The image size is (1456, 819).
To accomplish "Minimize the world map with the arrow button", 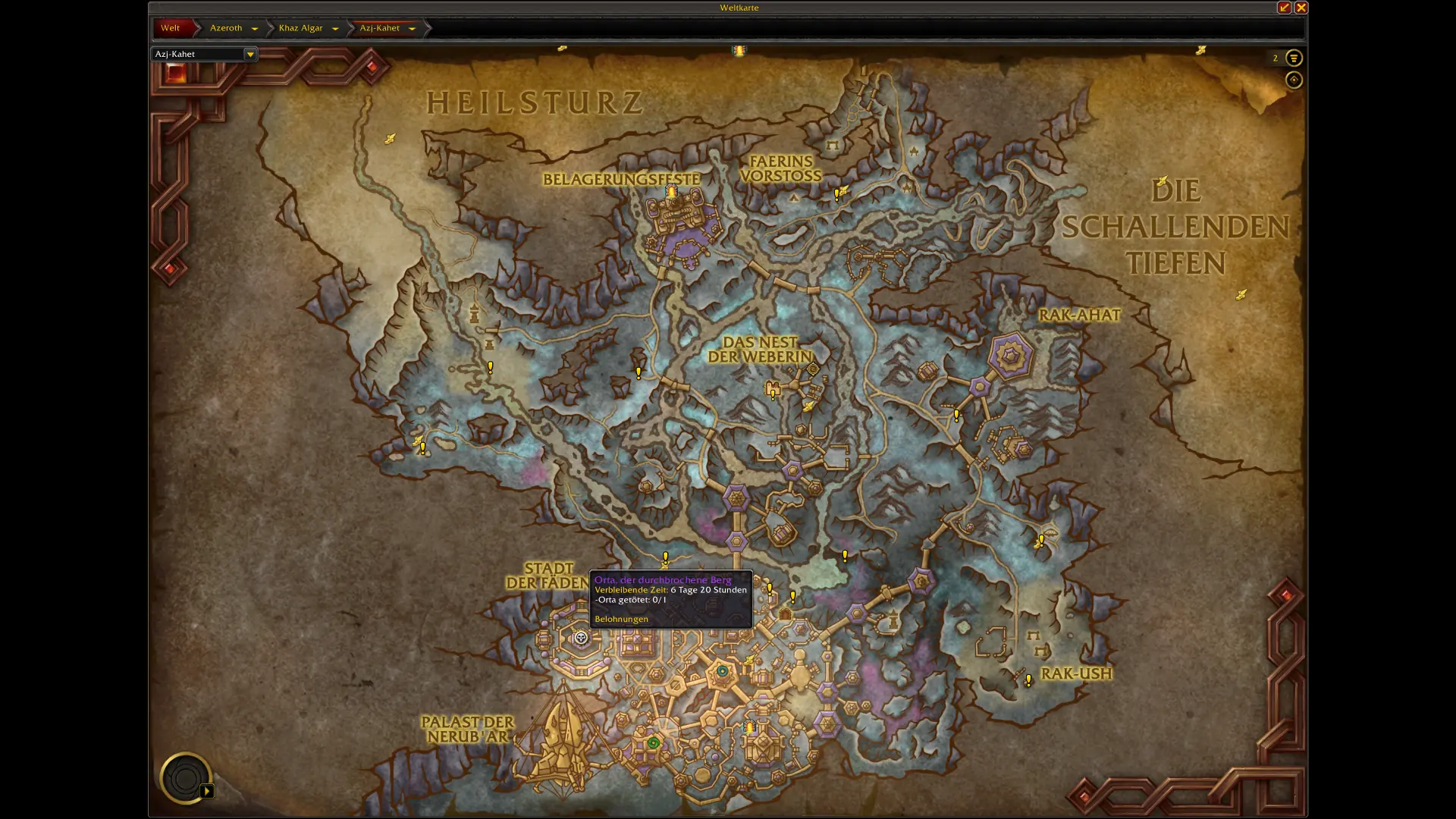I will coord(1284,8).
